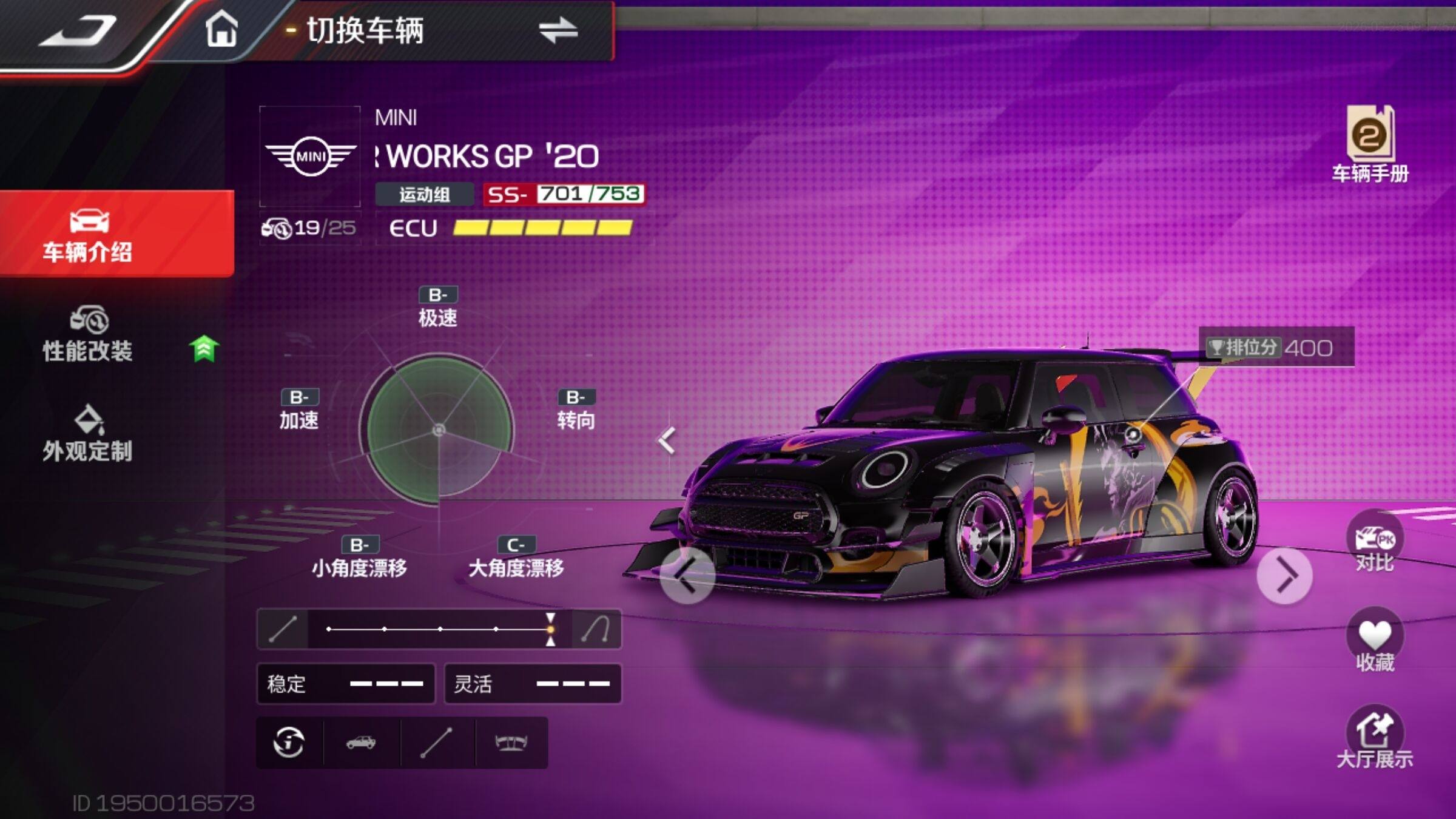Add the car to 收藏 favorites

point(1375,642)
